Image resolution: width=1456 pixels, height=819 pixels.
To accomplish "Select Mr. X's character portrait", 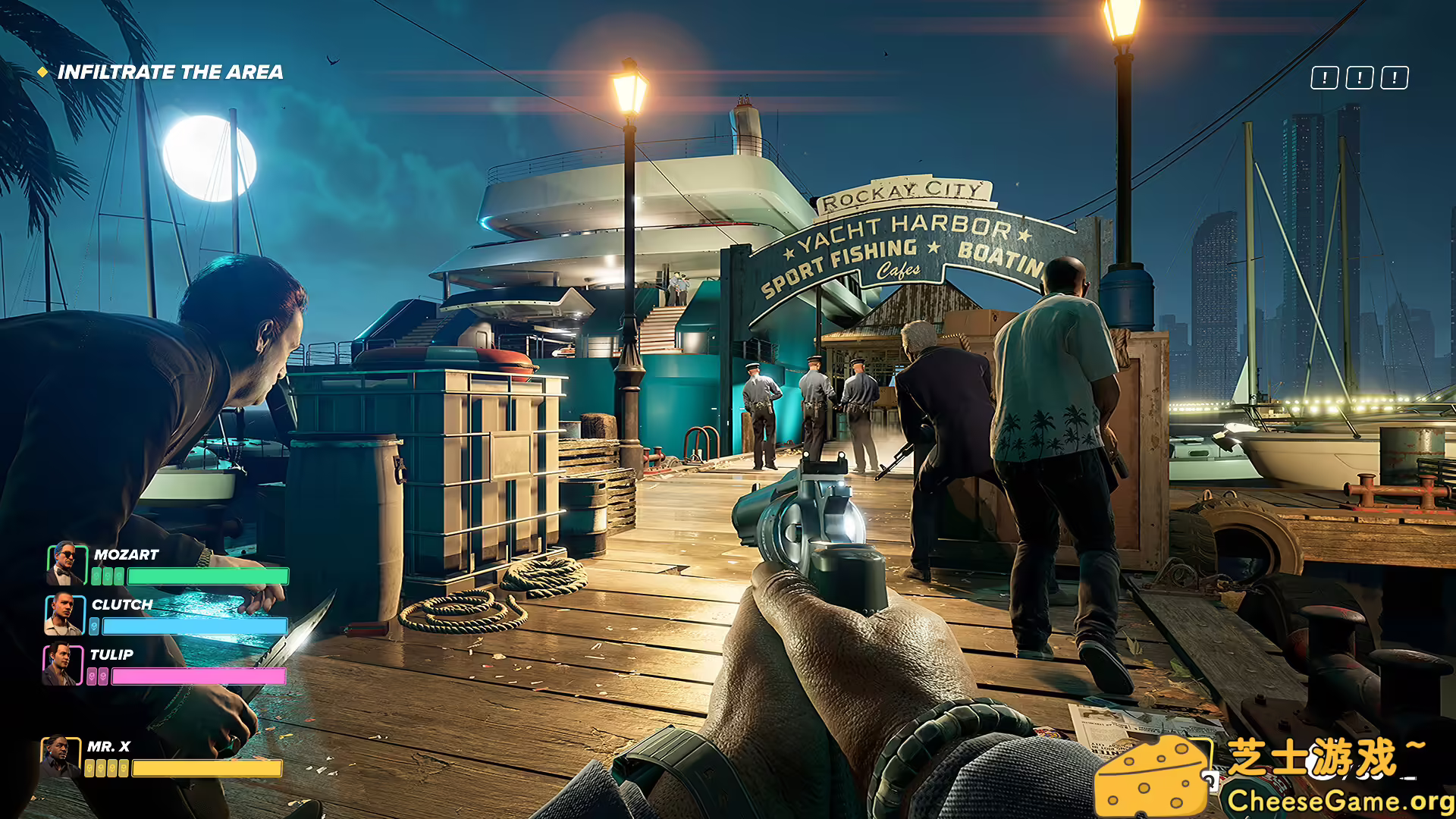I will (60, 757).
